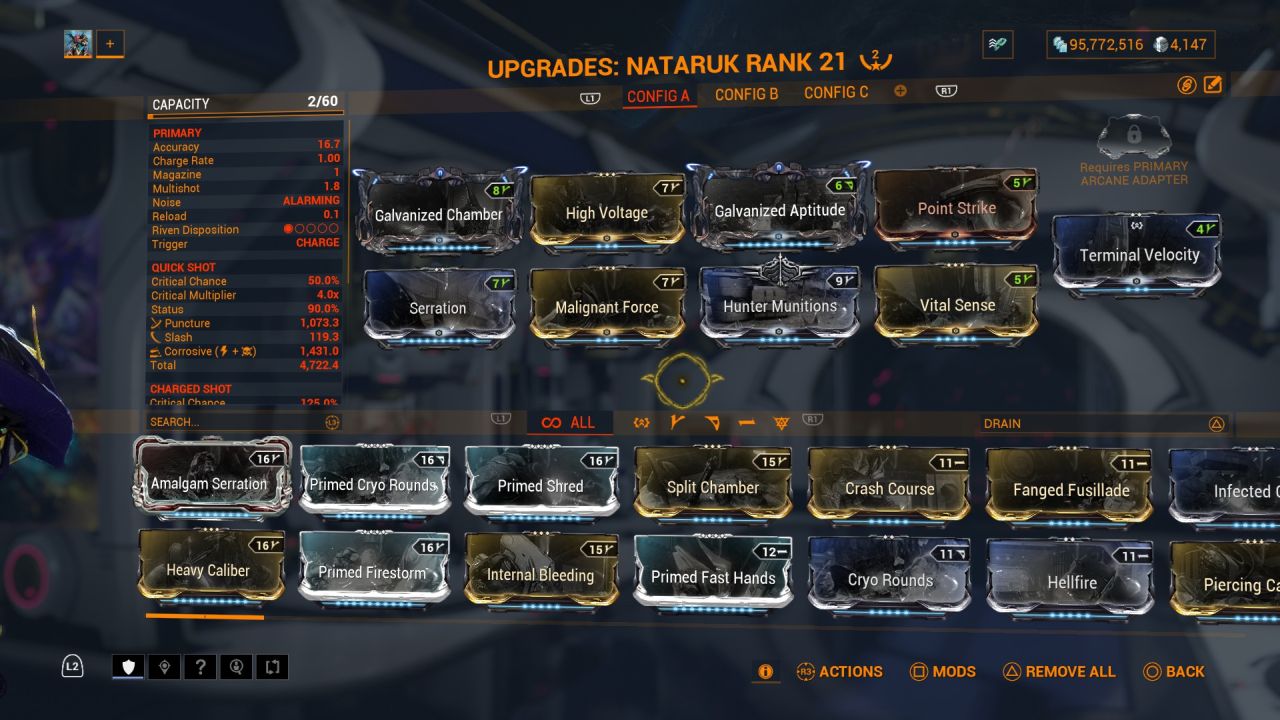Open the Drain sort dropdown
1280x720 pixels.
point(1100,424)
